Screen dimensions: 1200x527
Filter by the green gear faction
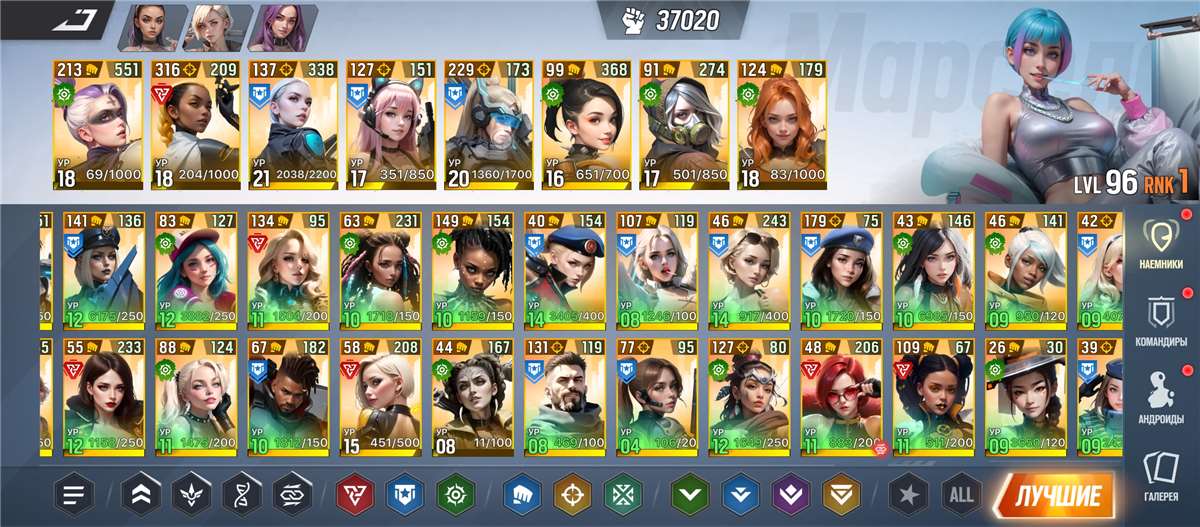(456, 495)
